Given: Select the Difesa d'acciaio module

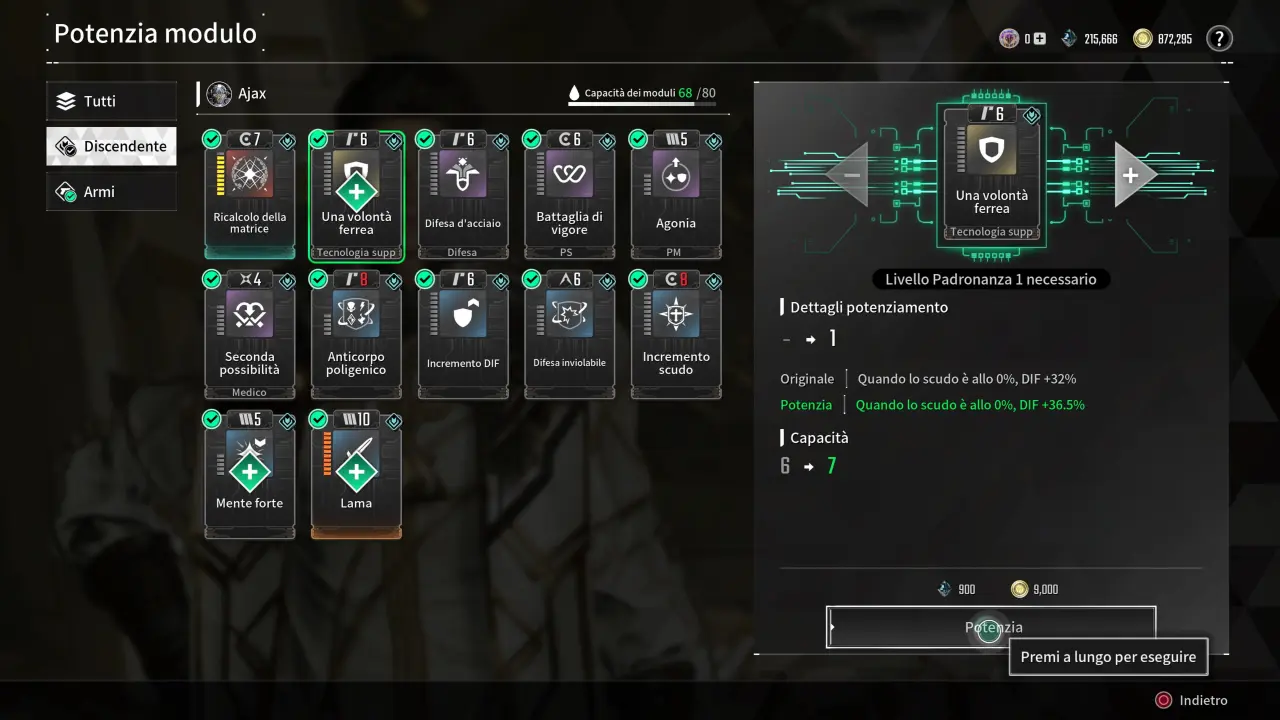Looking at the screenshot, I should coord(462,195).
